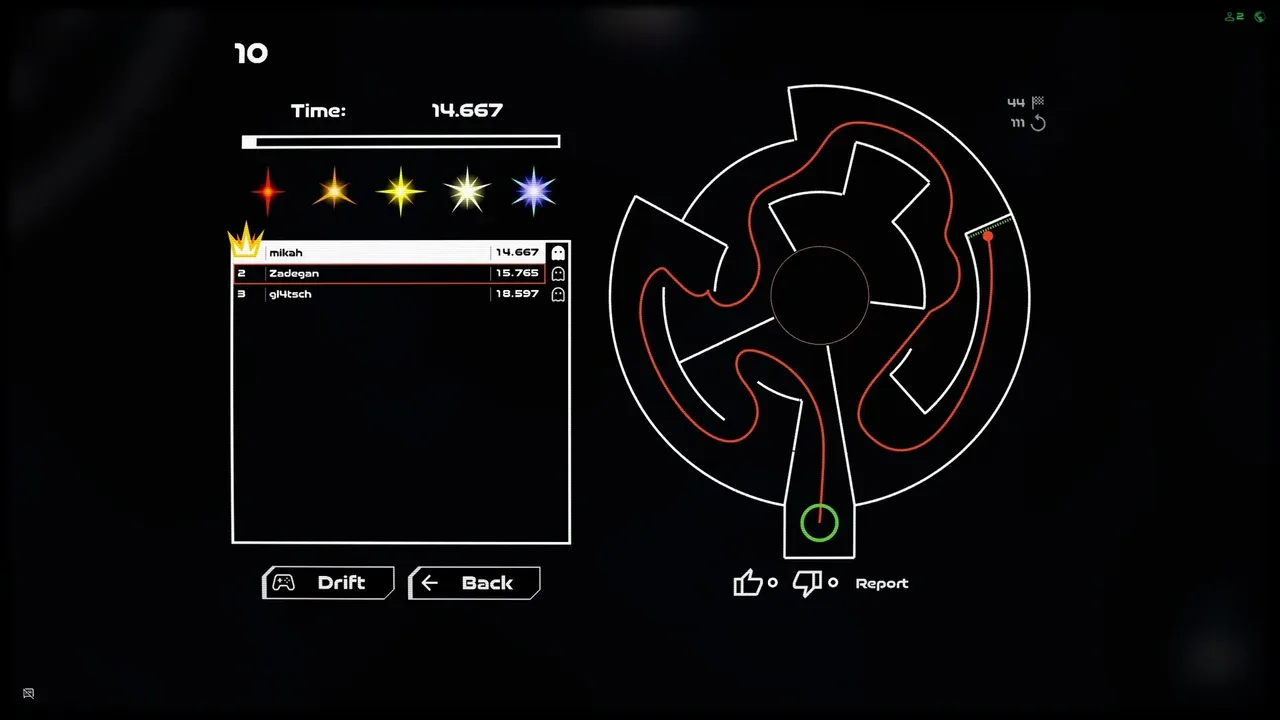
Task: Start the level with the Drift button
Action: [328, 583]
